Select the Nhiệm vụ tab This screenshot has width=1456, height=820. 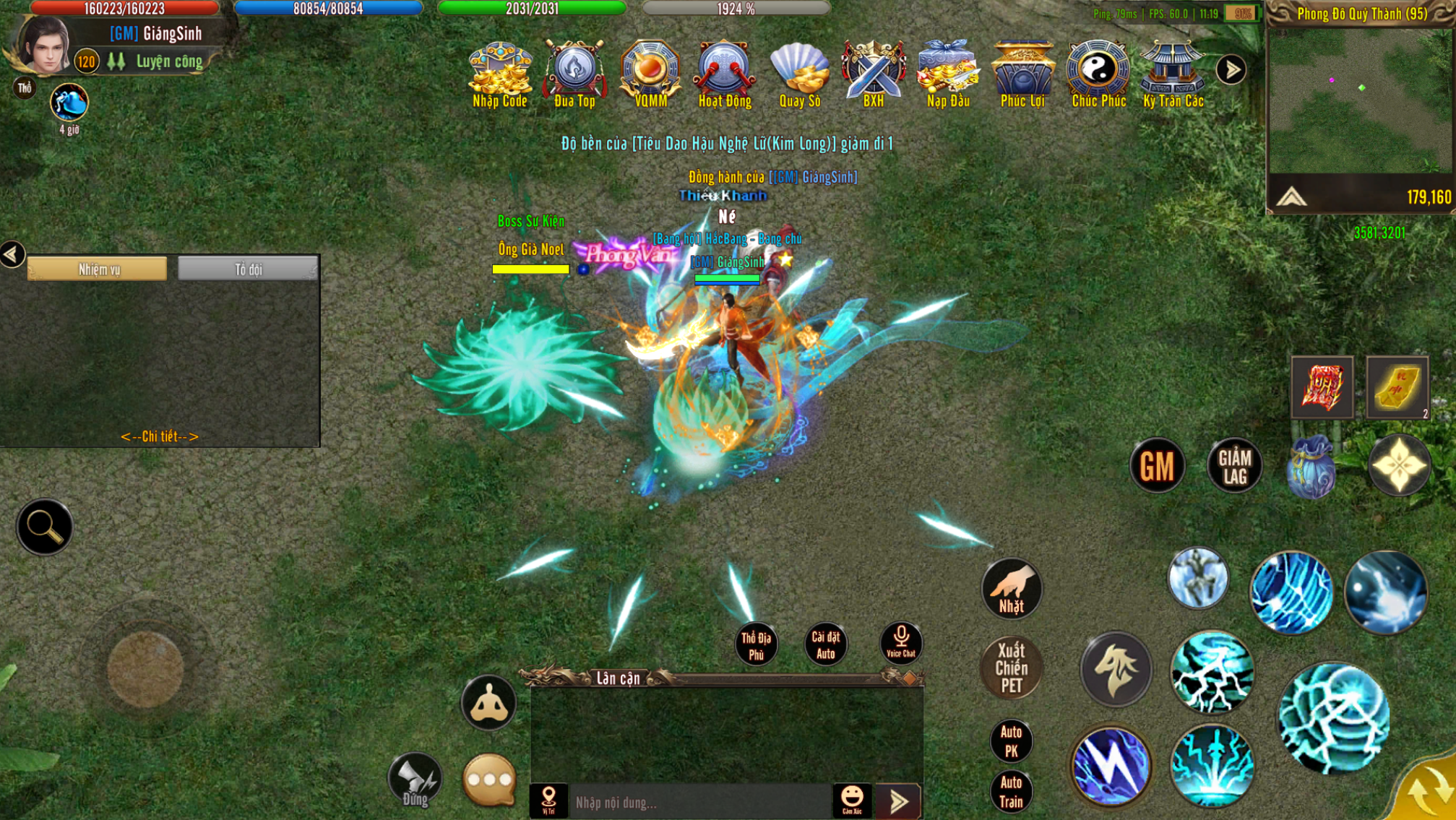click(98, 269)
